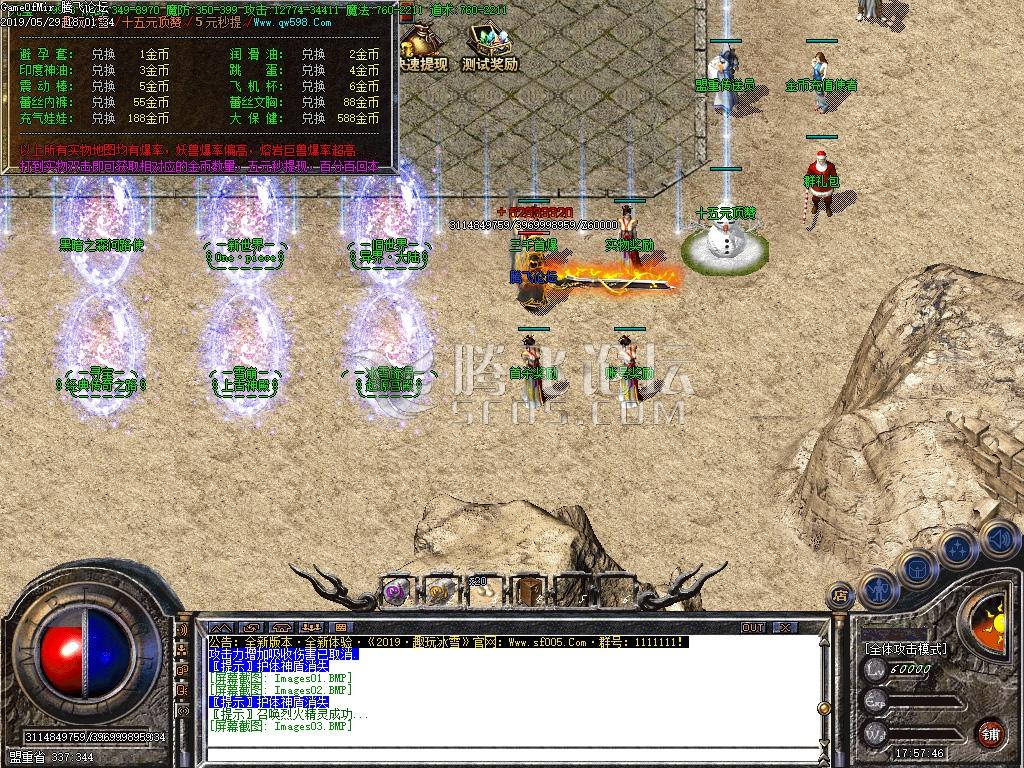Open the 测试奖励 treasure chest rewards

489,43
